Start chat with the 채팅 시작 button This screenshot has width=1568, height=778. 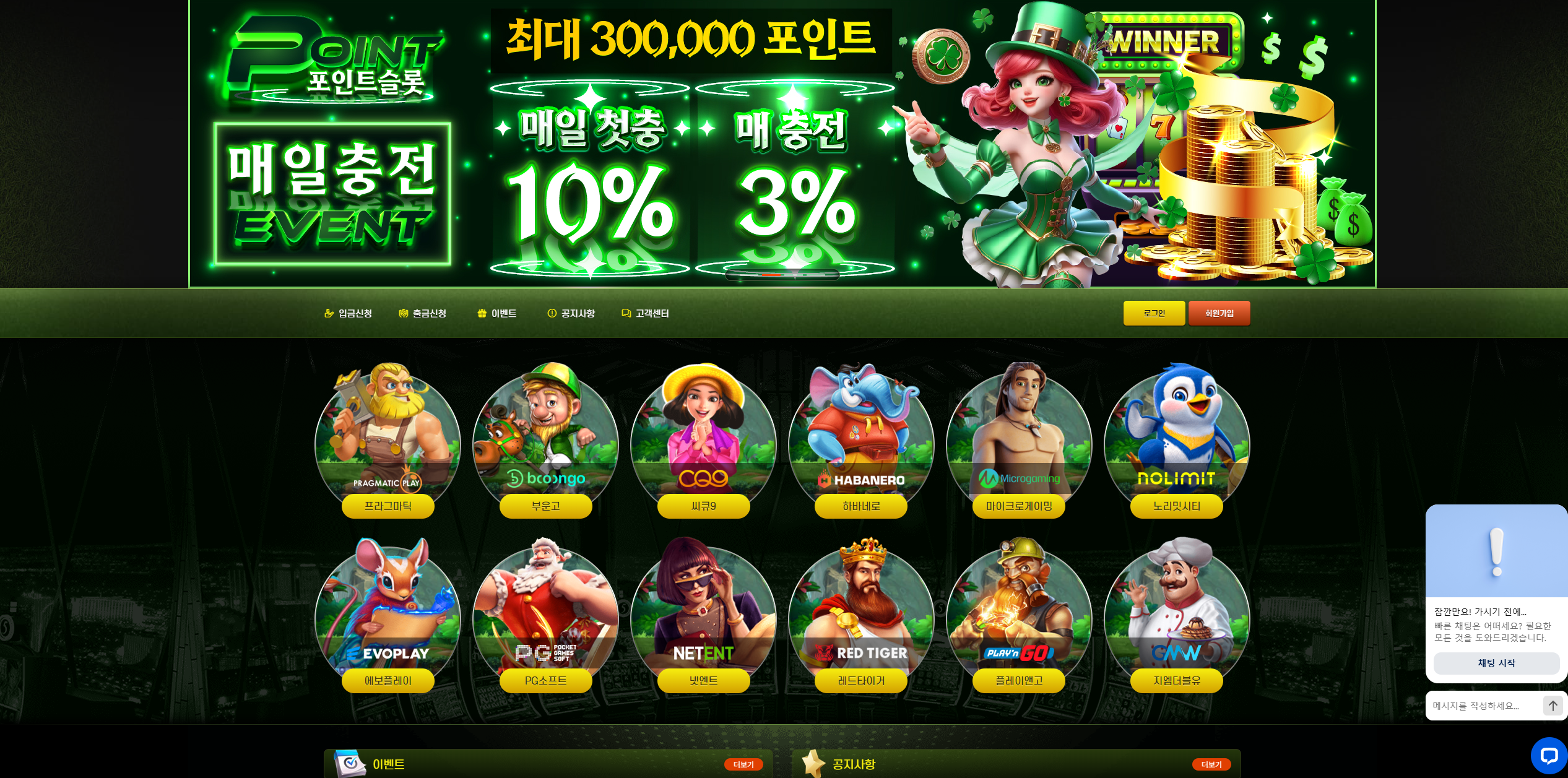pyautogui.click(x=1496, y=663)
